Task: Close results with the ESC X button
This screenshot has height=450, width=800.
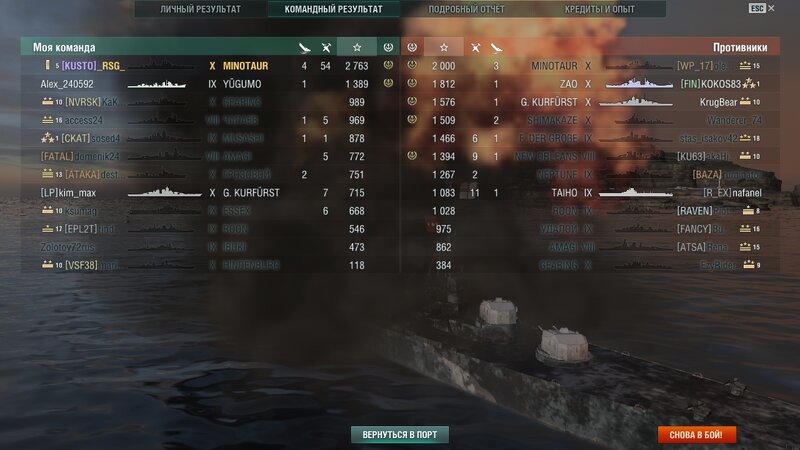Action: point(762,8)
